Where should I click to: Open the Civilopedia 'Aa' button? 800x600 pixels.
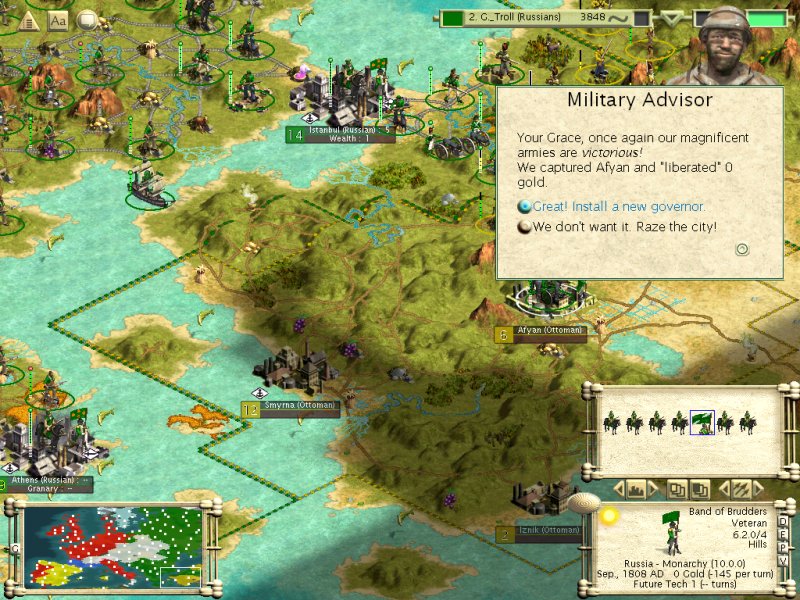point(58,20)
